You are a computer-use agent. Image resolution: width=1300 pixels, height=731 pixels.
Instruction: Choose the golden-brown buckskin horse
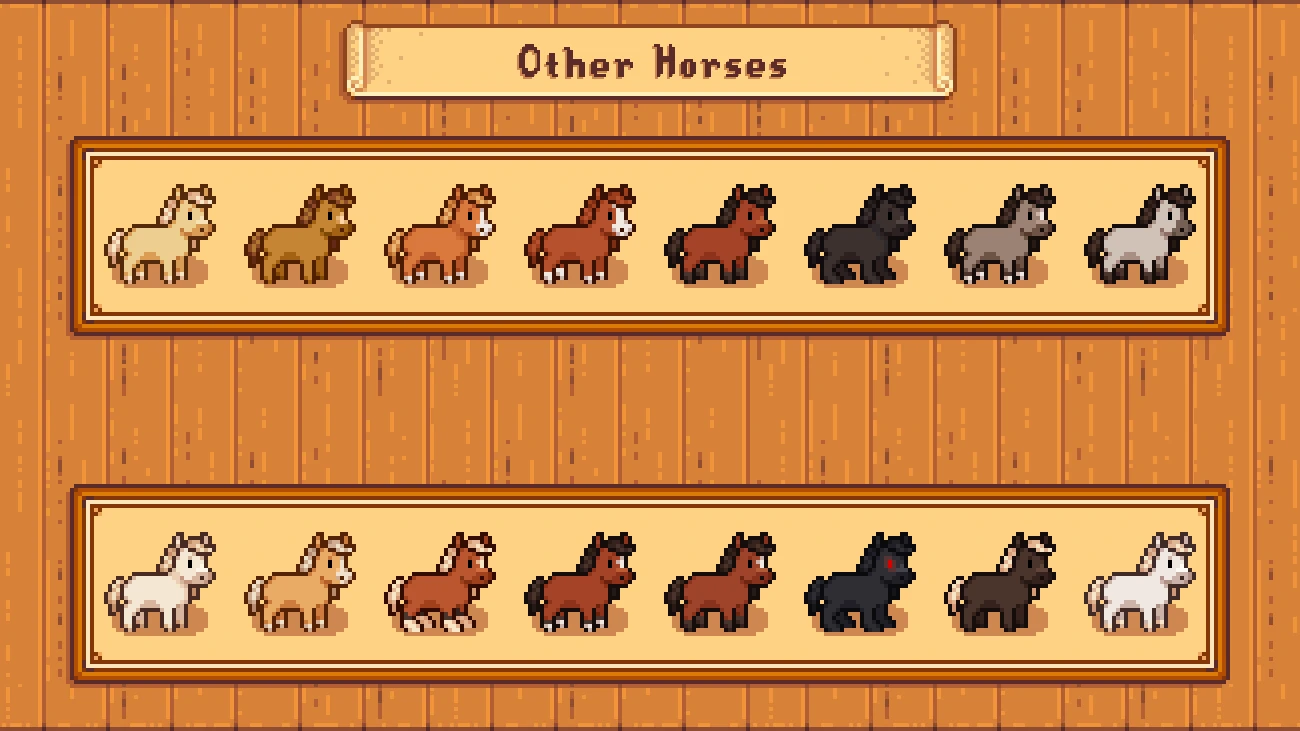click(x=300, y=235)
